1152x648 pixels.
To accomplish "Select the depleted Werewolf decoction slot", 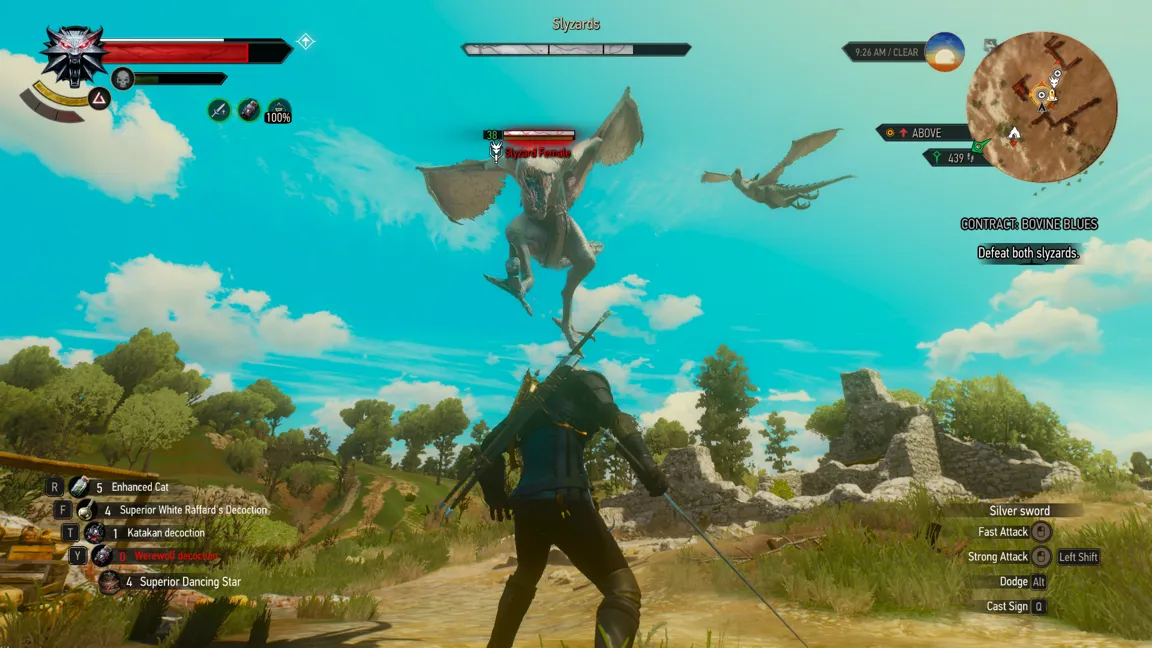I will point(102,556).
